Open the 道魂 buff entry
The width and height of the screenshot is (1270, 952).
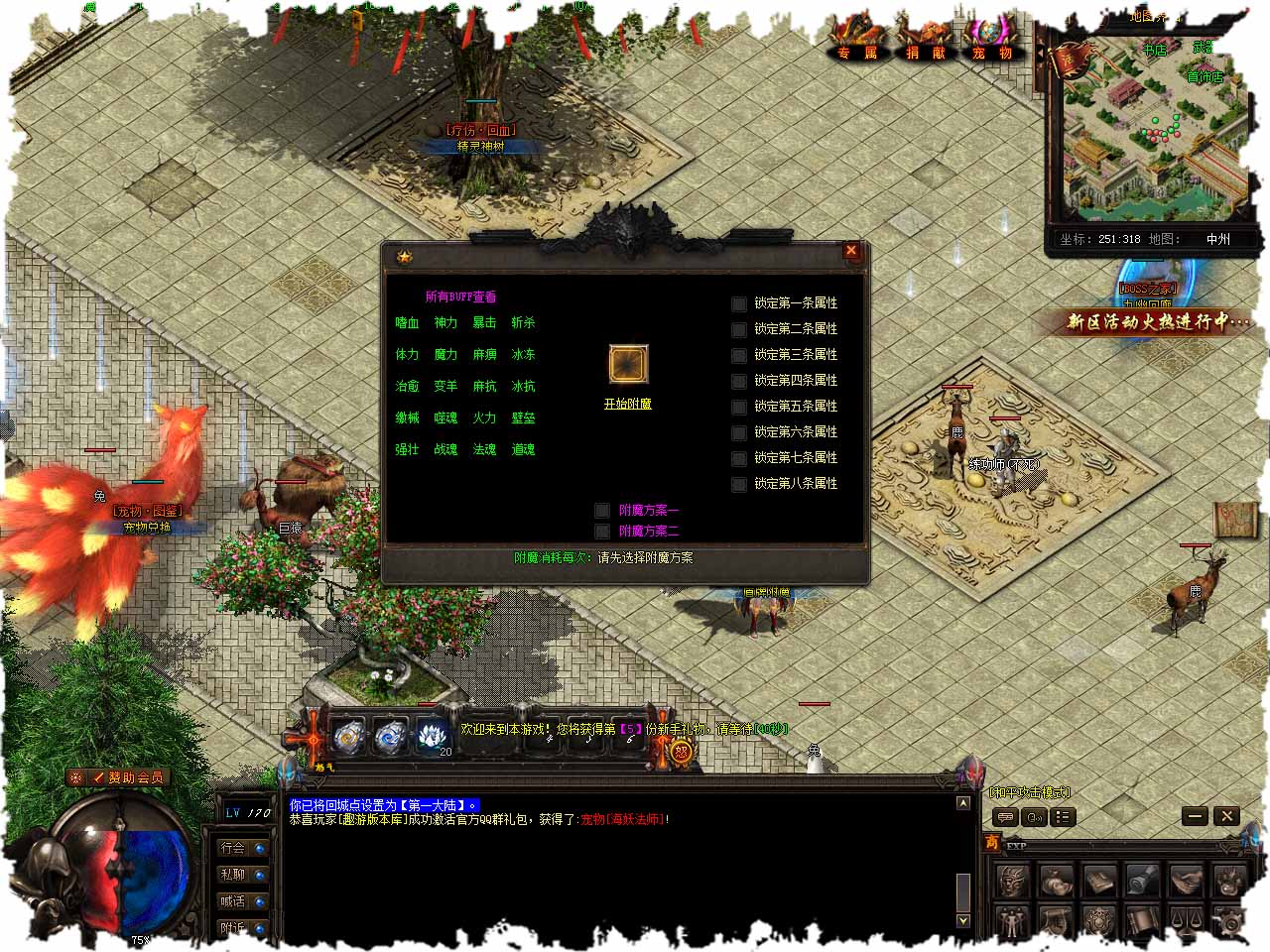[x=523, y=450]
